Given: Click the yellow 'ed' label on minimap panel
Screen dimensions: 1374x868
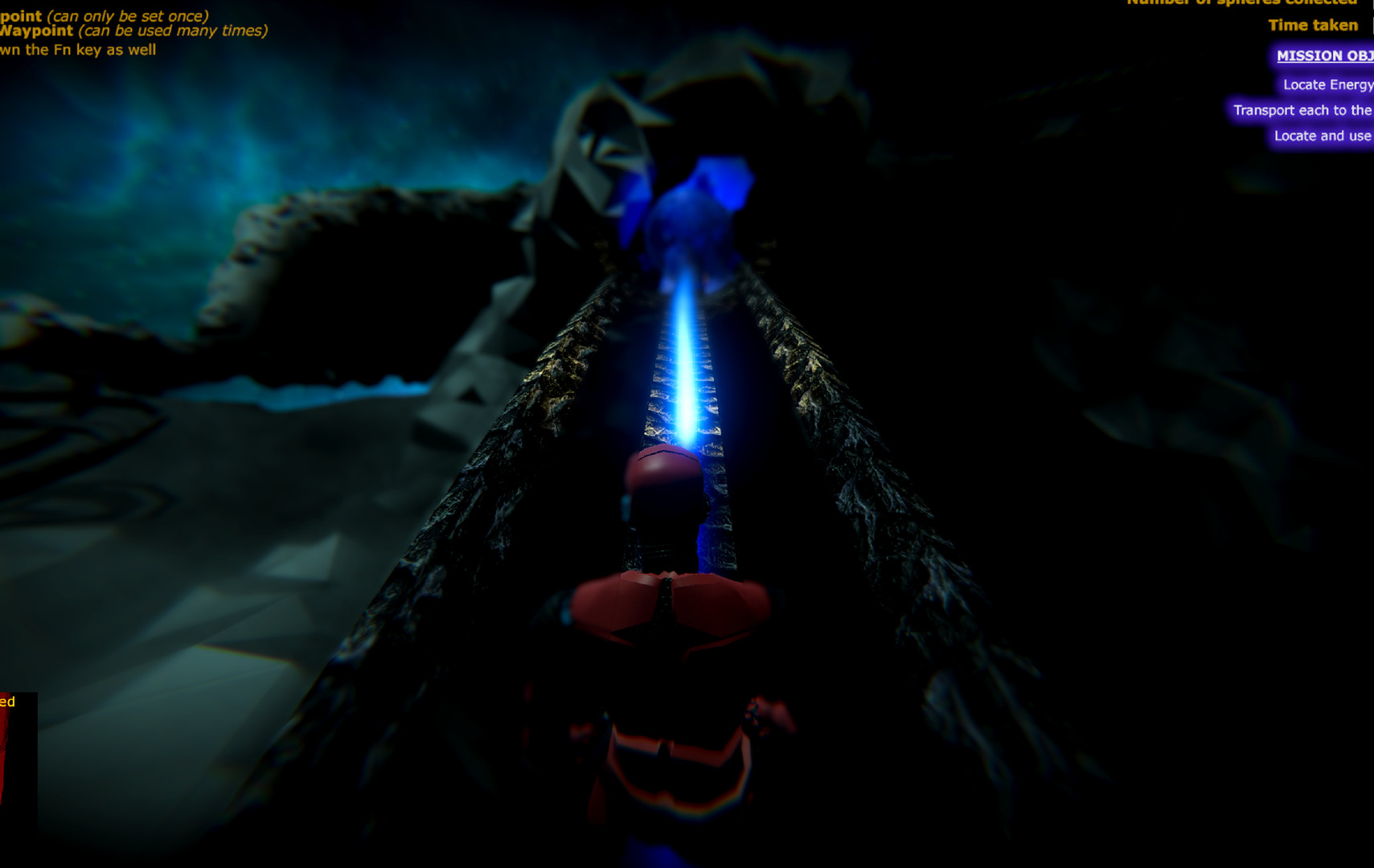Looking at the screenshot, I should (x=9, y=702).
